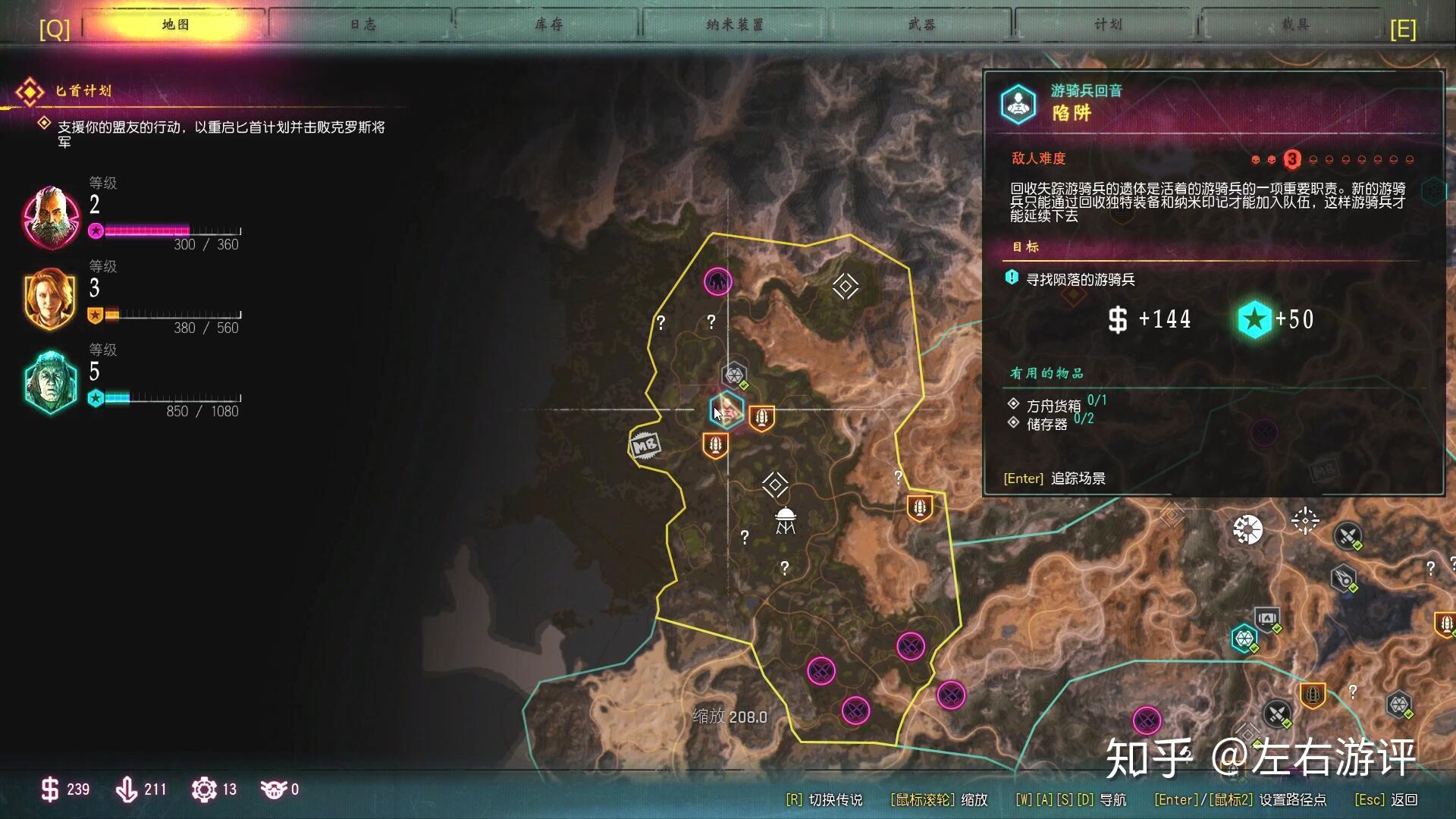
Task: Click the highlighted mission marker under the cursor
Action: point(726,411)
